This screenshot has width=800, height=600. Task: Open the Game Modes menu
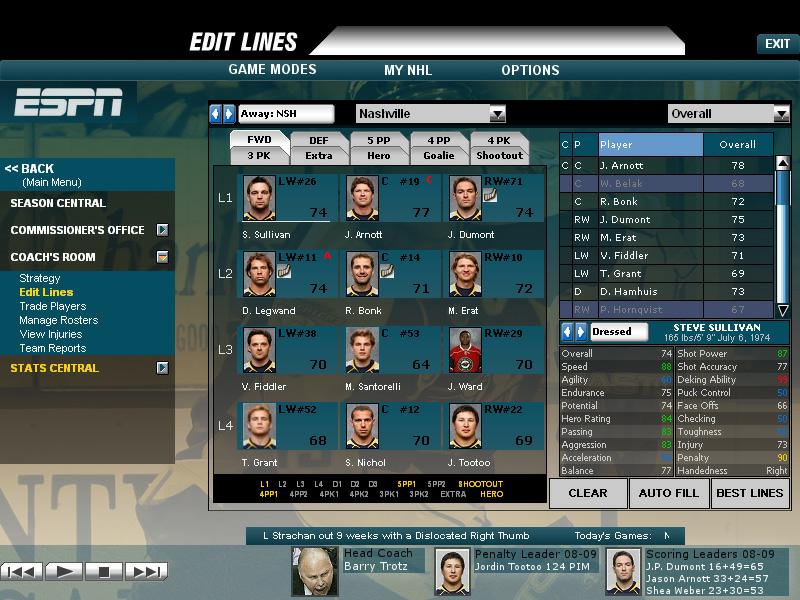coord(272,70)
